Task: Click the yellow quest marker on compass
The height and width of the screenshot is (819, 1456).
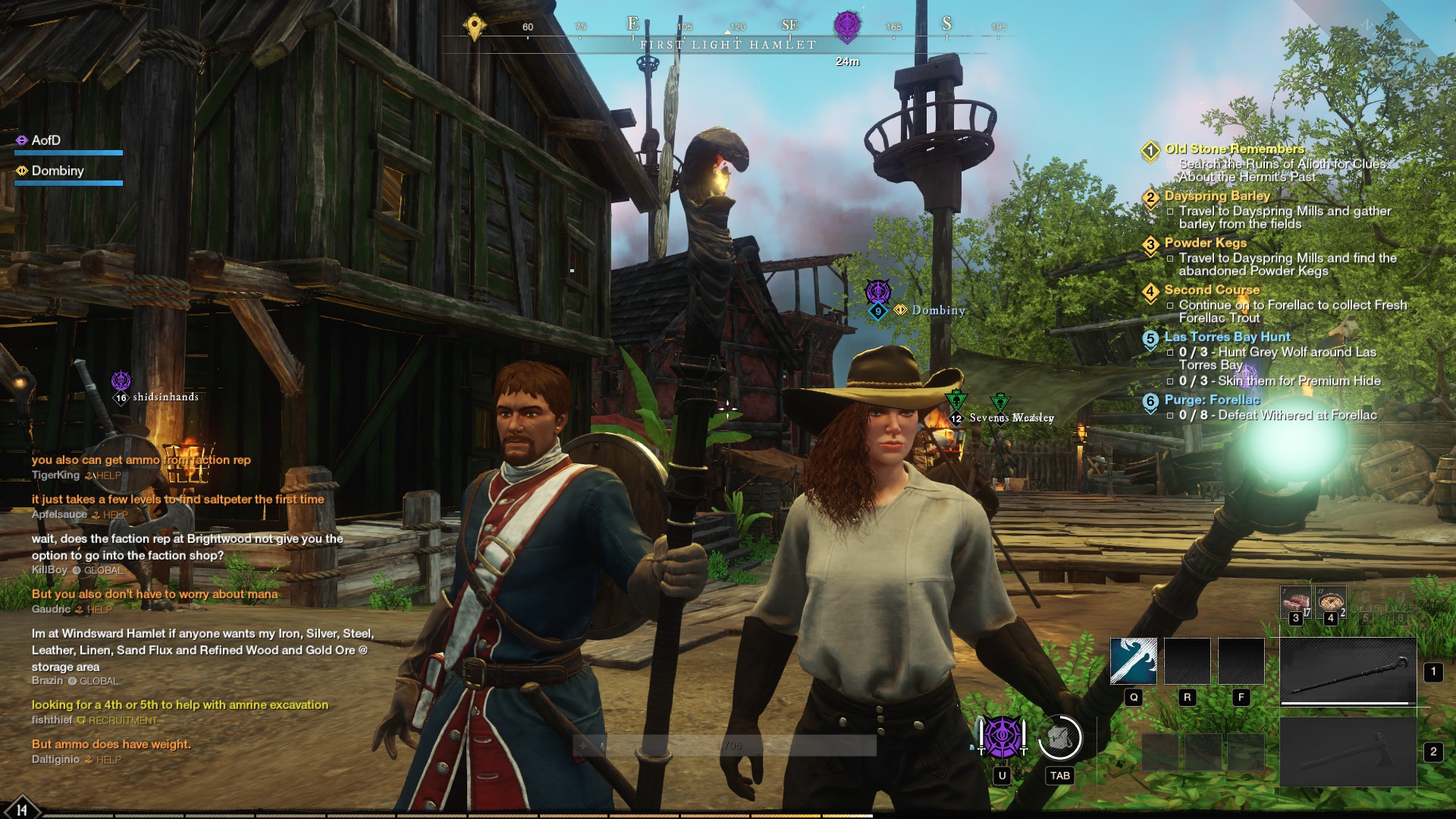Action: click(x=475, y=27)
